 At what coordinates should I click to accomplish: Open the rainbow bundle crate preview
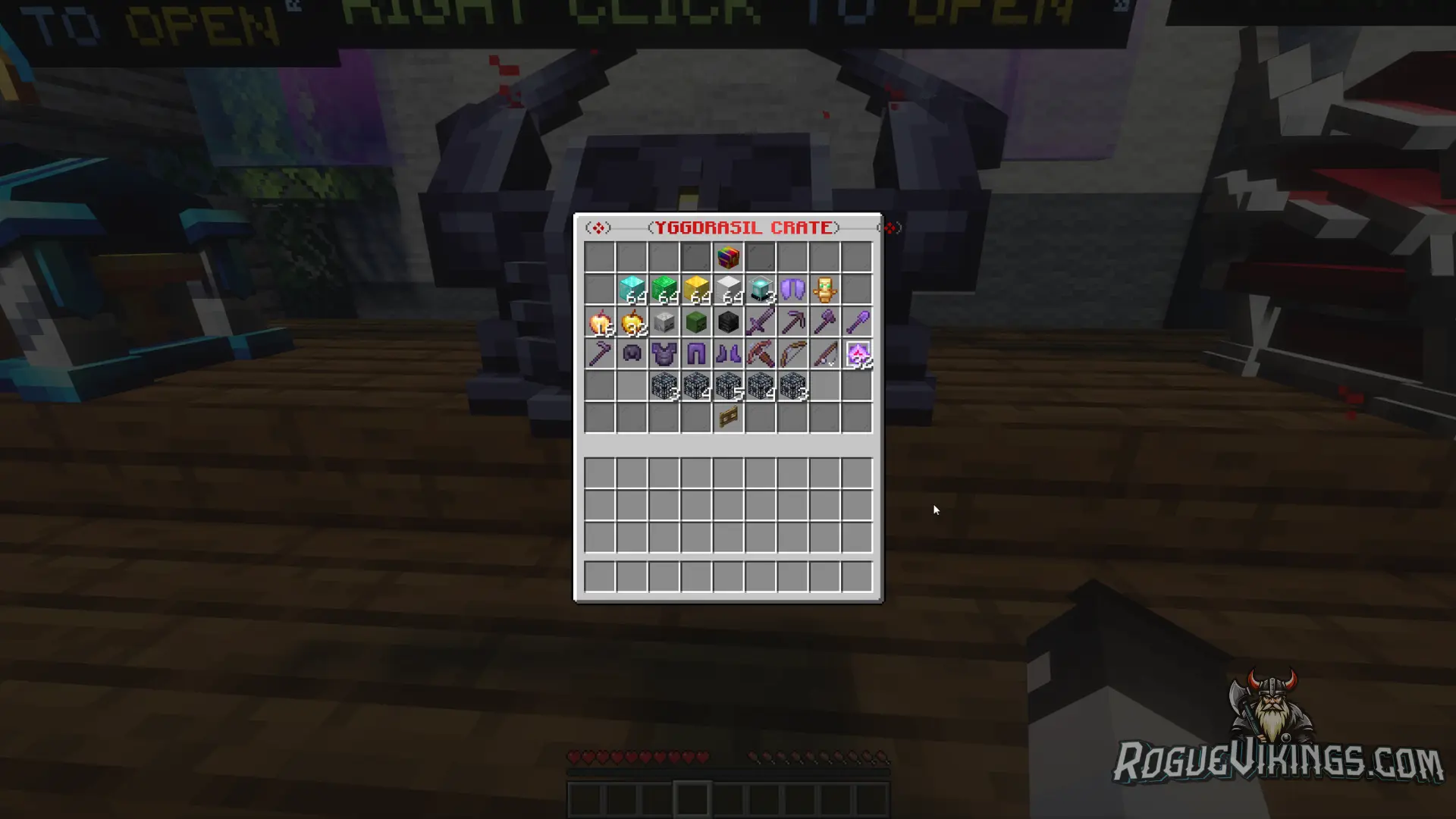click(728, 256)
